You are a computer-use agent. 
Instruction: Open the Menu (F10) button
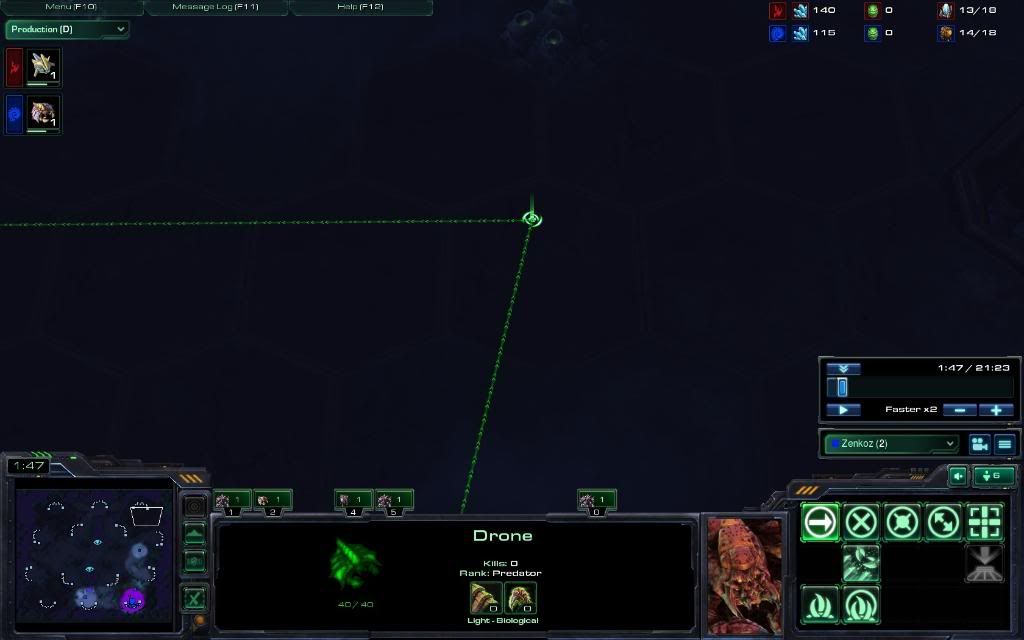pyautogui.click(x=71, y=7)
